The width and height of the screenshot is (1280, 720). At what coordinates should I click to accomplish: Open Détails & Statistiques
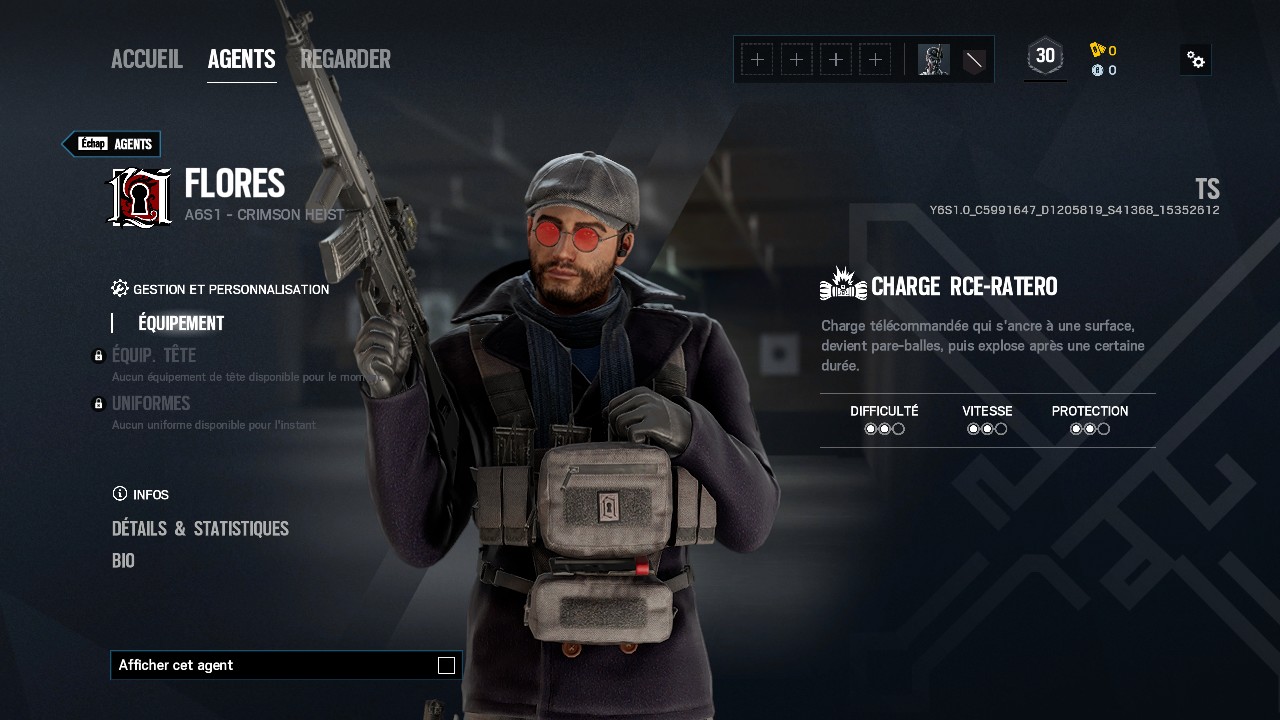click(x=200, y=529)
